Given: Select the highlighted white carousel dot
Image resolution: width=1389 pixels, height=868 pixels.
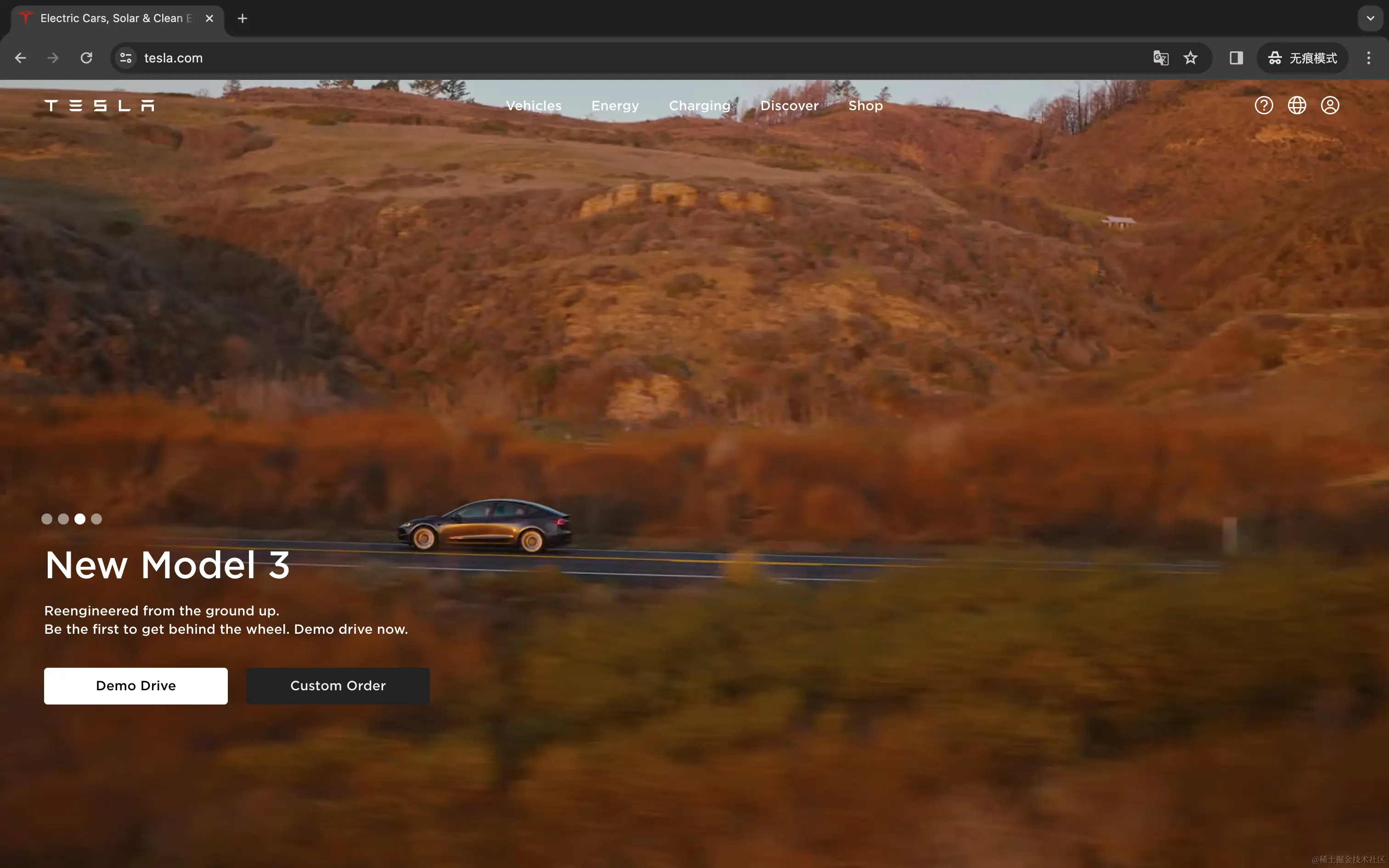Looking at the screenshot, I should point(80,519).
